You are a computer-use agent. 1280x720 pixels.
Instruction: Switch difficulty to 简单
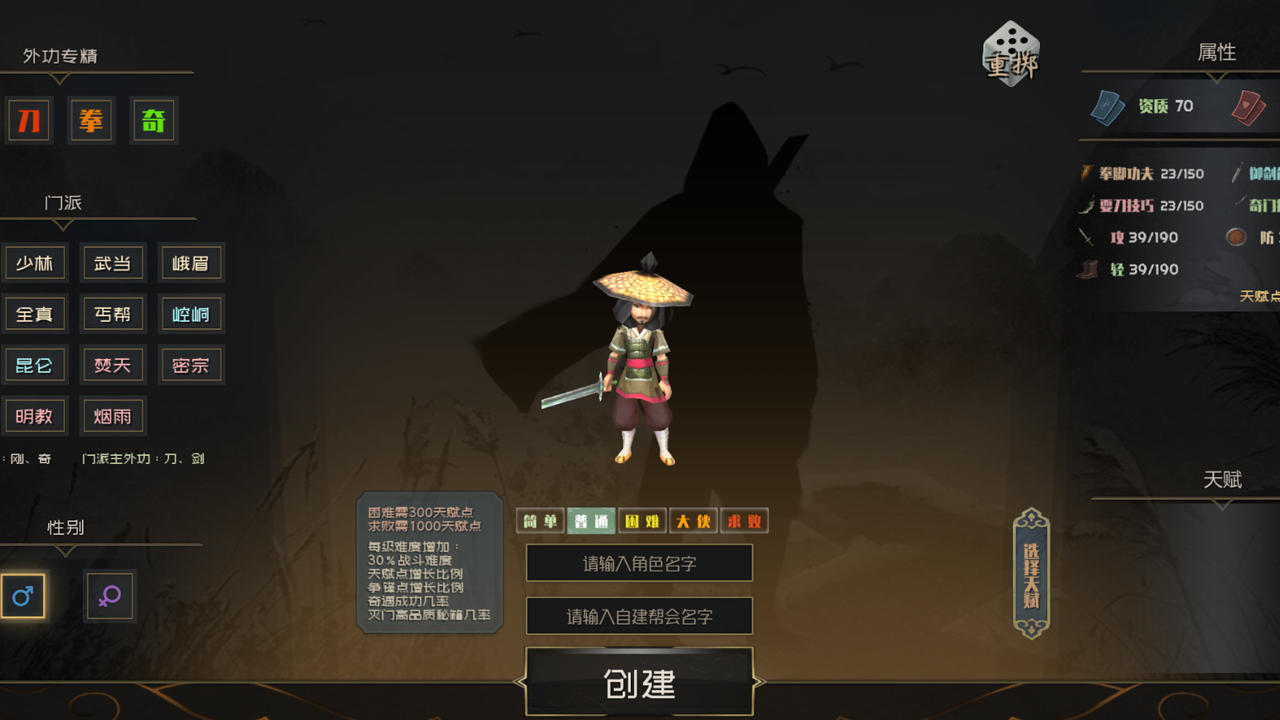click(x=539, y=521)
